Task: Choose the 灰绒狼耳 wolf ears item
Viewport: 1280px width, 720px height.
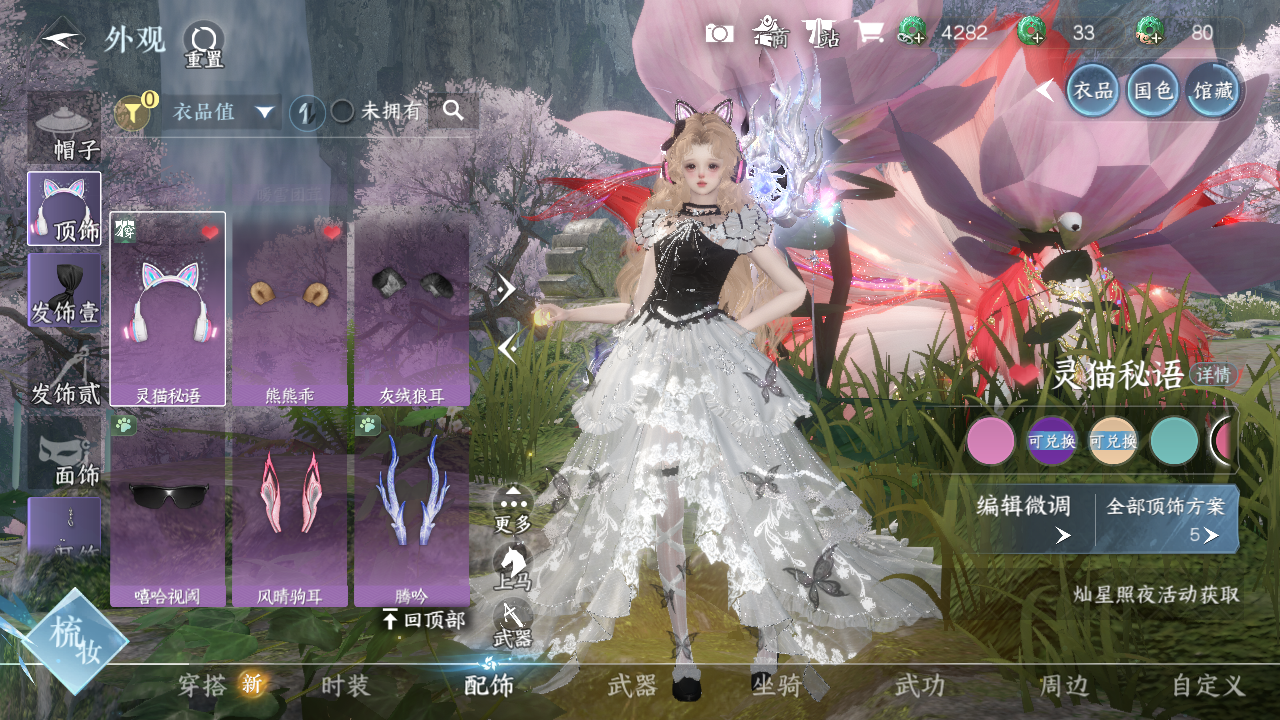Action: click(411, 310)
